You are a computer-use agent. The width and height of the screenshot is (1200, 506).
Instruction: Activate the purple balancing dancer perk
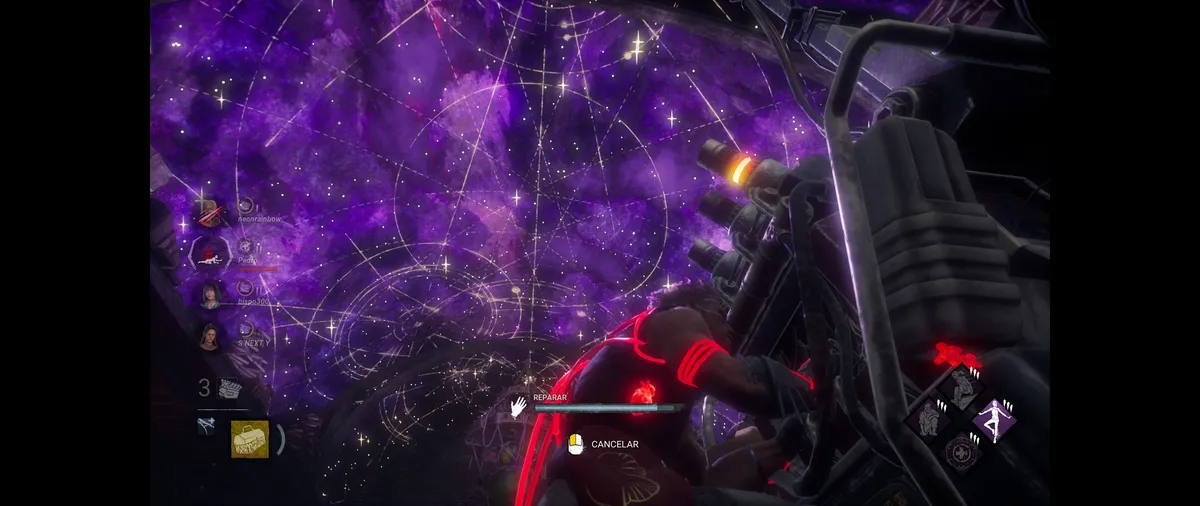click(x=994, y=418)
